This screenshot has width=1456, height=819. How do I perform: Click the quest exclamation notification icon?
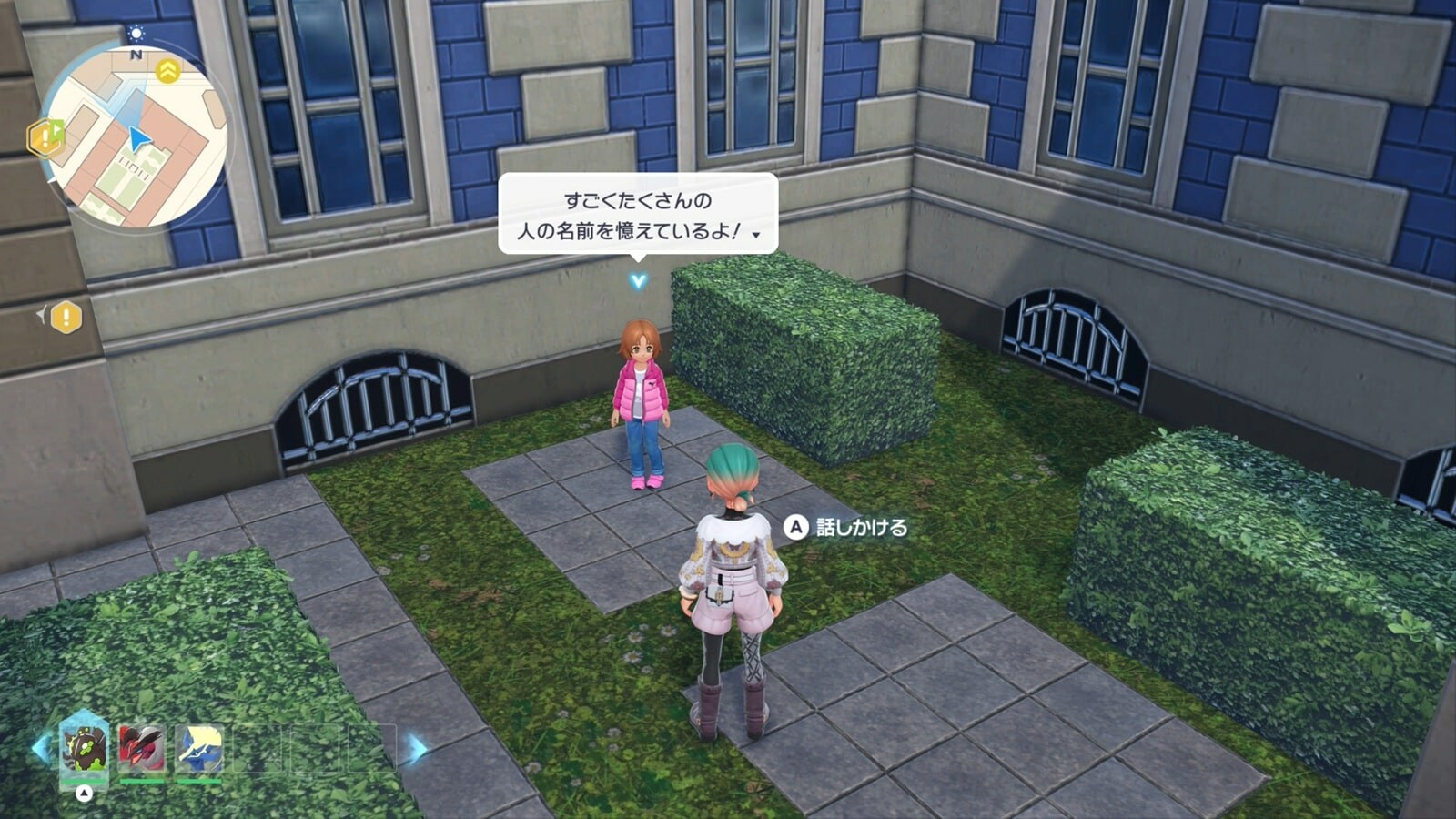point(45,136)
